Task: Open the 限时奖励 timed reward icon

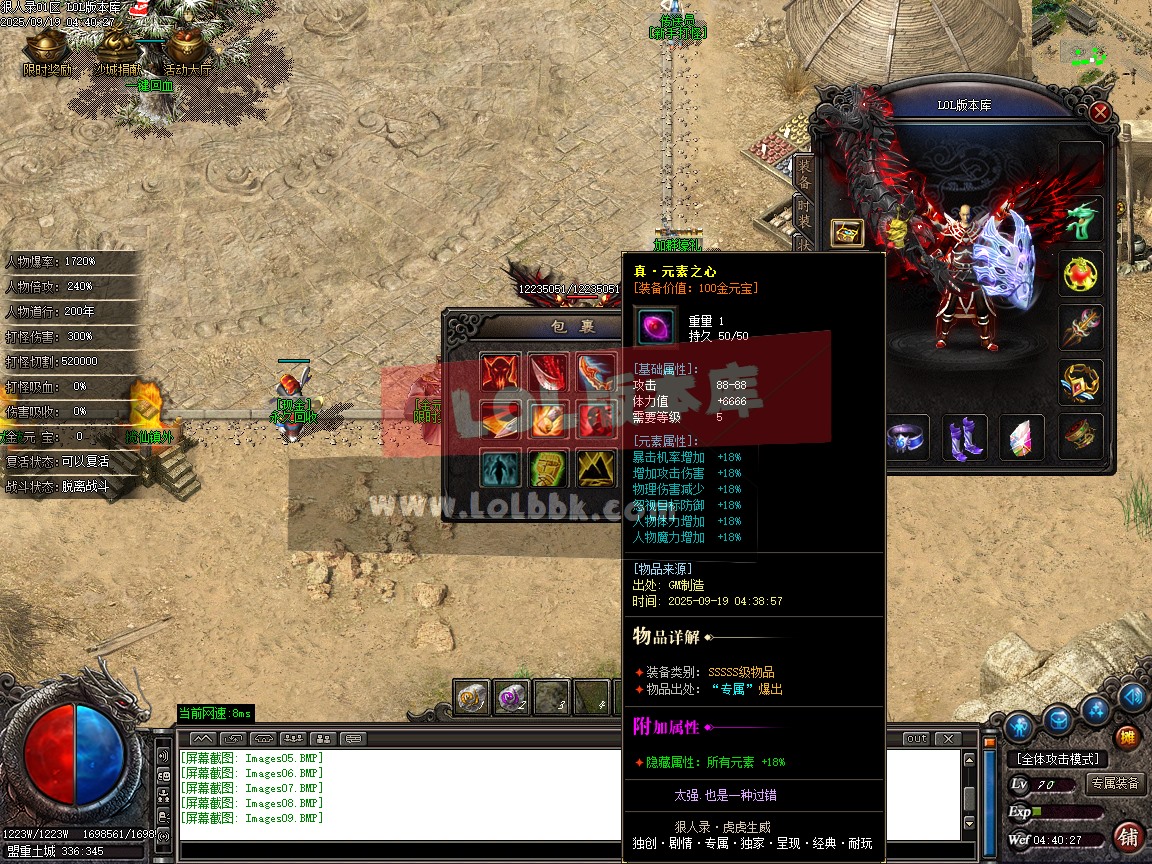Action: pos(46,48)
